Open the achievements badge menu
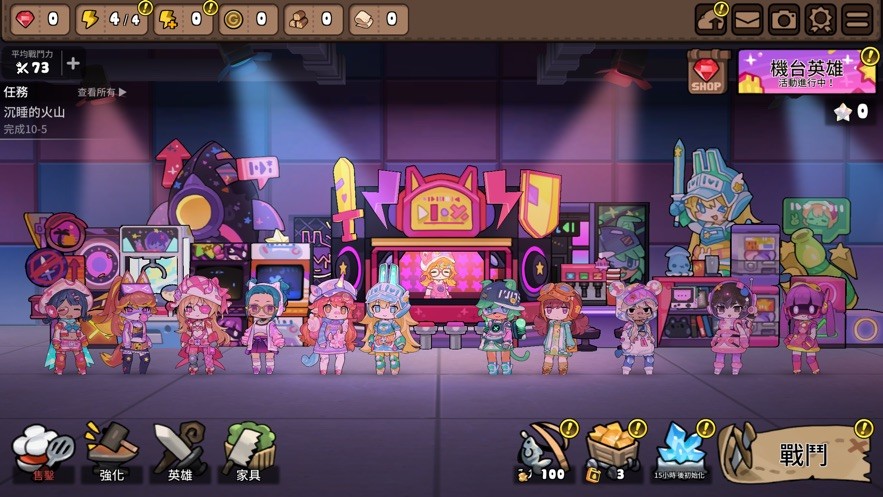Image resolution: width=883 pixels, height=497 pixels. tap(820, 19)
